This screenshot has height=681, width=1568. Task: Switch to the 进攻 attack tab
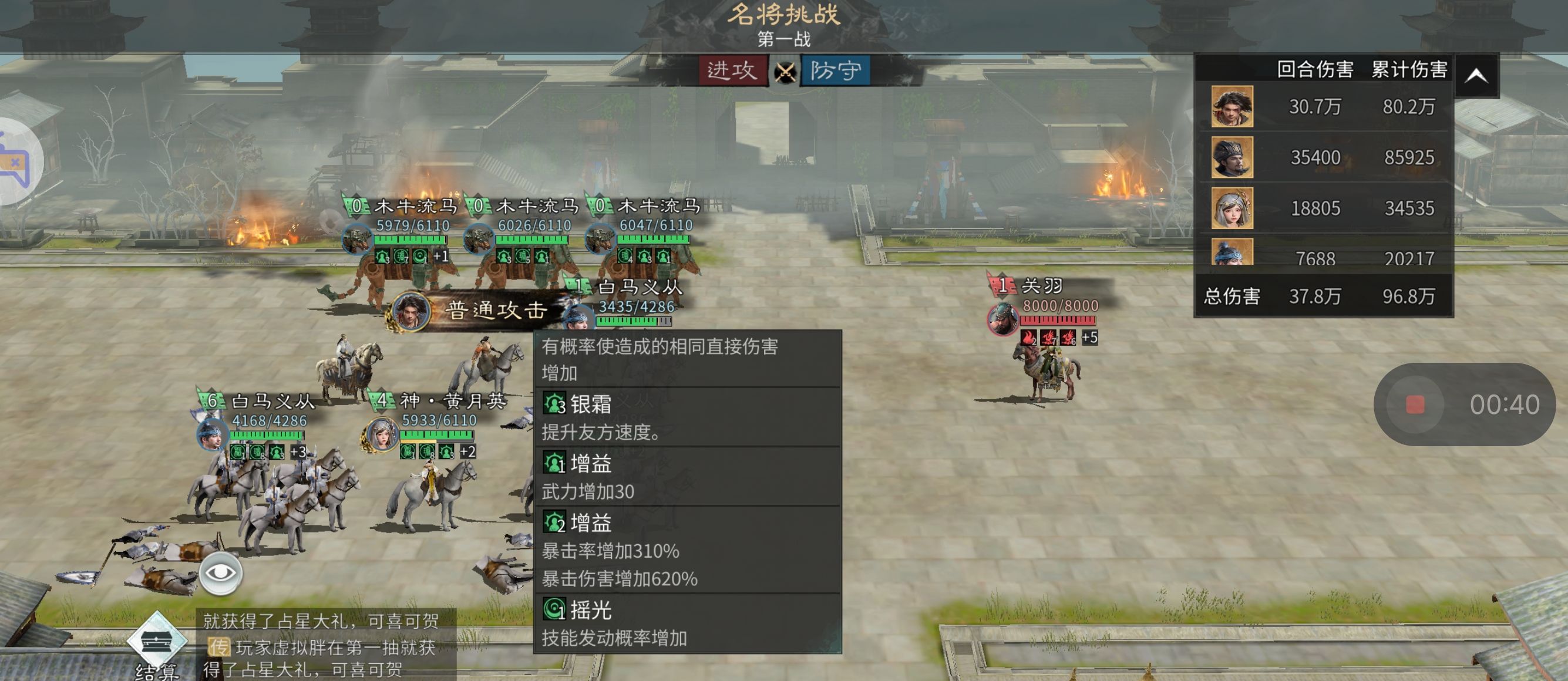click(732, 70)
